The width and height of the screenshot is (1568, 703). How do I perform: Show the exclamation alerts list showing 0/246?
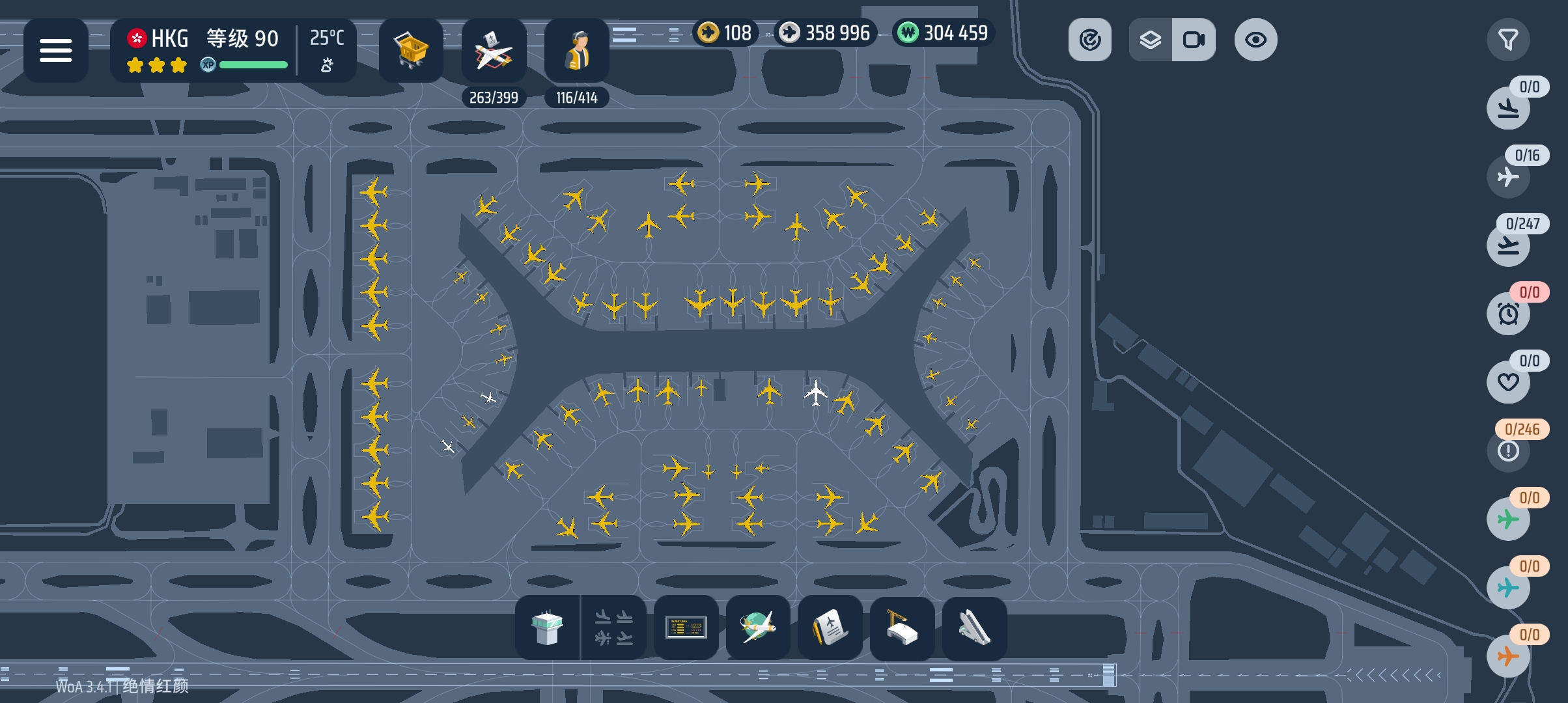point(1508,450)
